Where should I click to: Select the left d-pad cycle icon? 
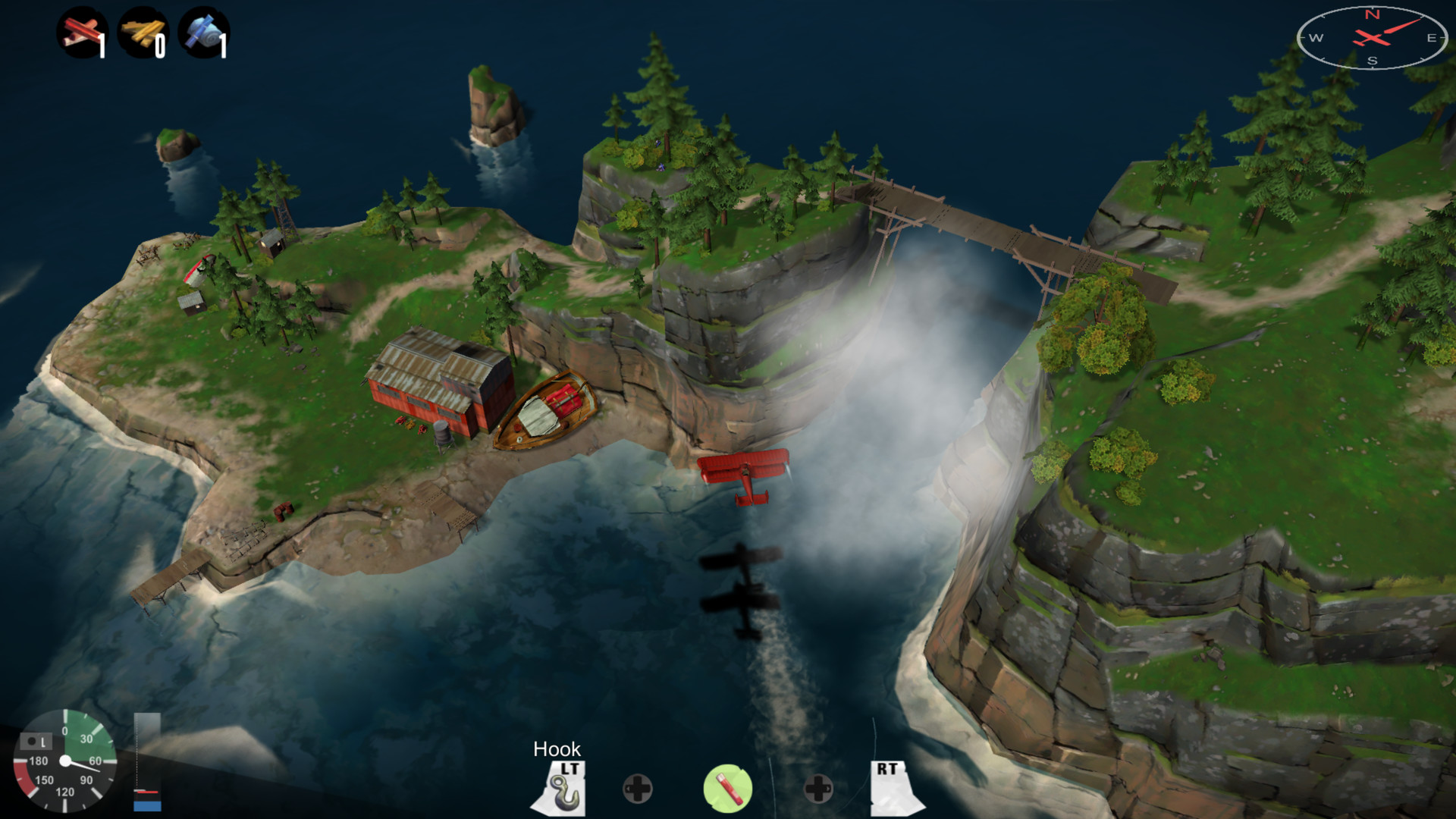[x=637, y=789]
